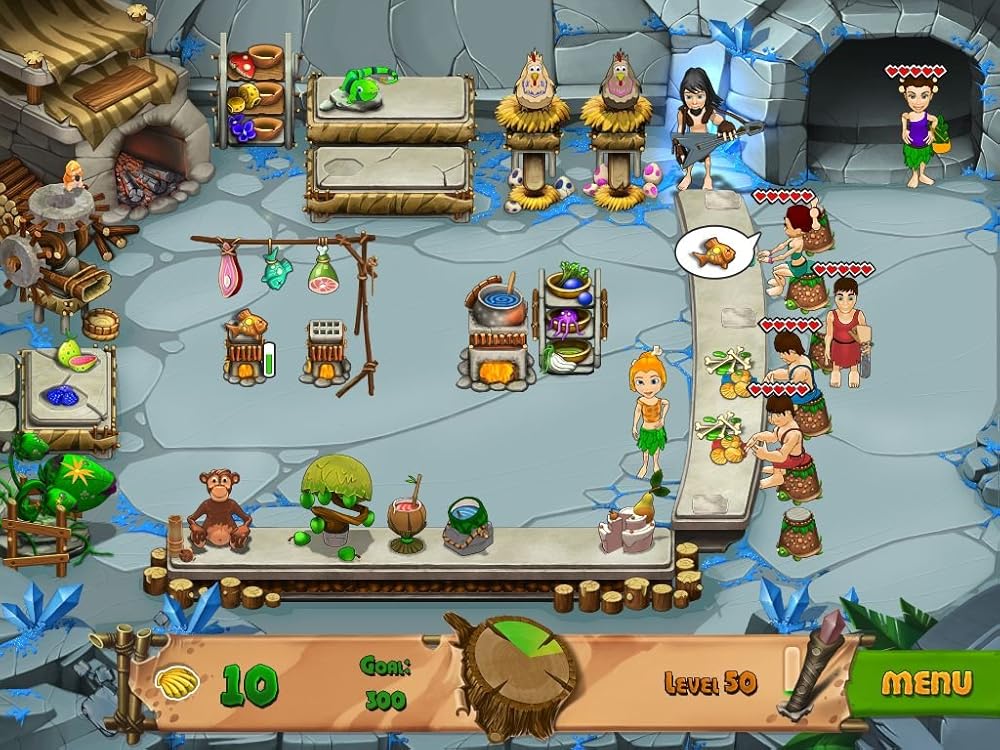Pick the cake dessert on the counter
Viewport: 1000px width, 750px height.
pyautogui.click(x=623, y=524)
